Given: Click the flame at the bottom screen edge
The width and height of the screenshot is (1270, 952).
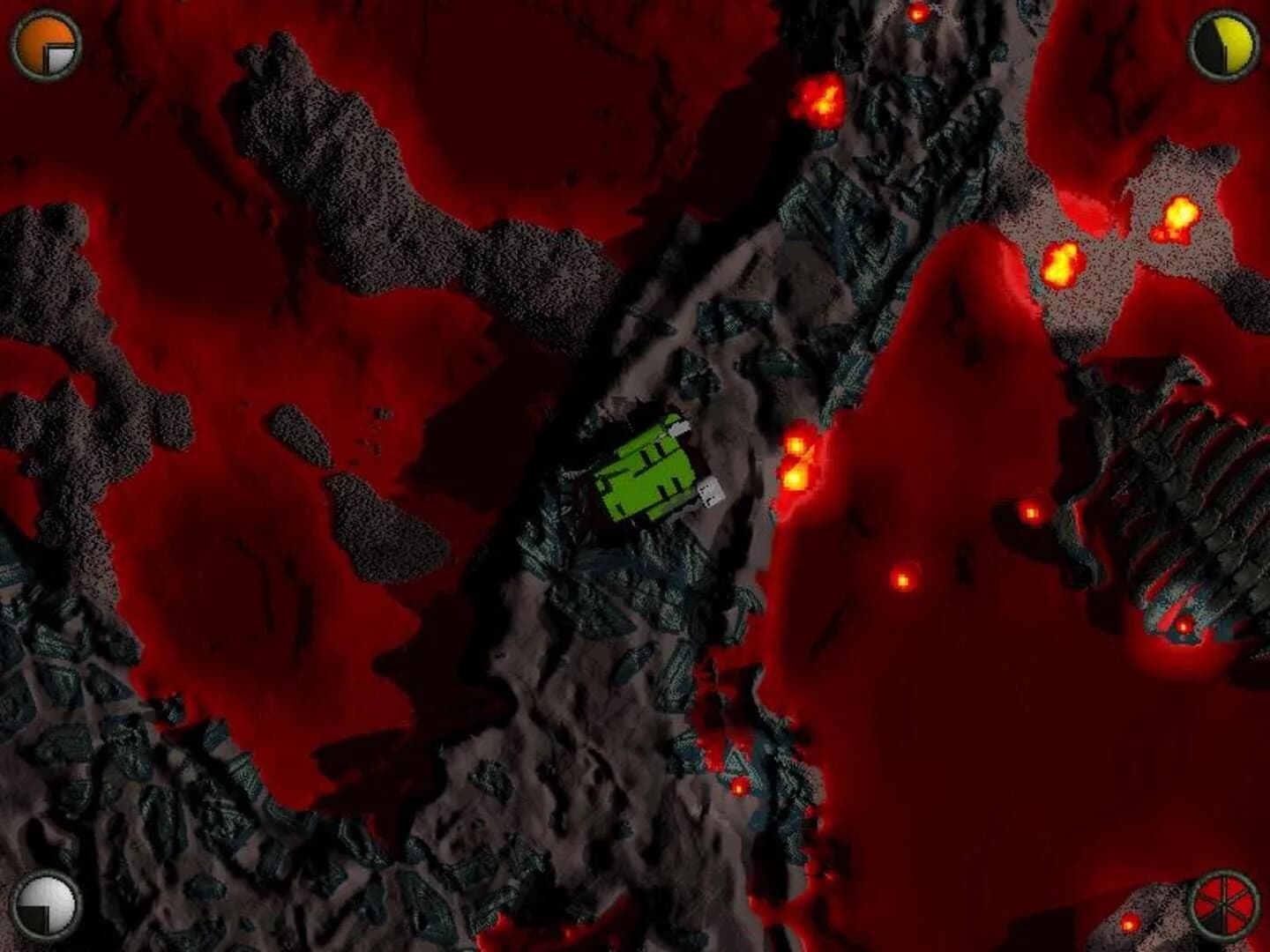Looking at the screenshot, I should click(x=1129, y=926).
